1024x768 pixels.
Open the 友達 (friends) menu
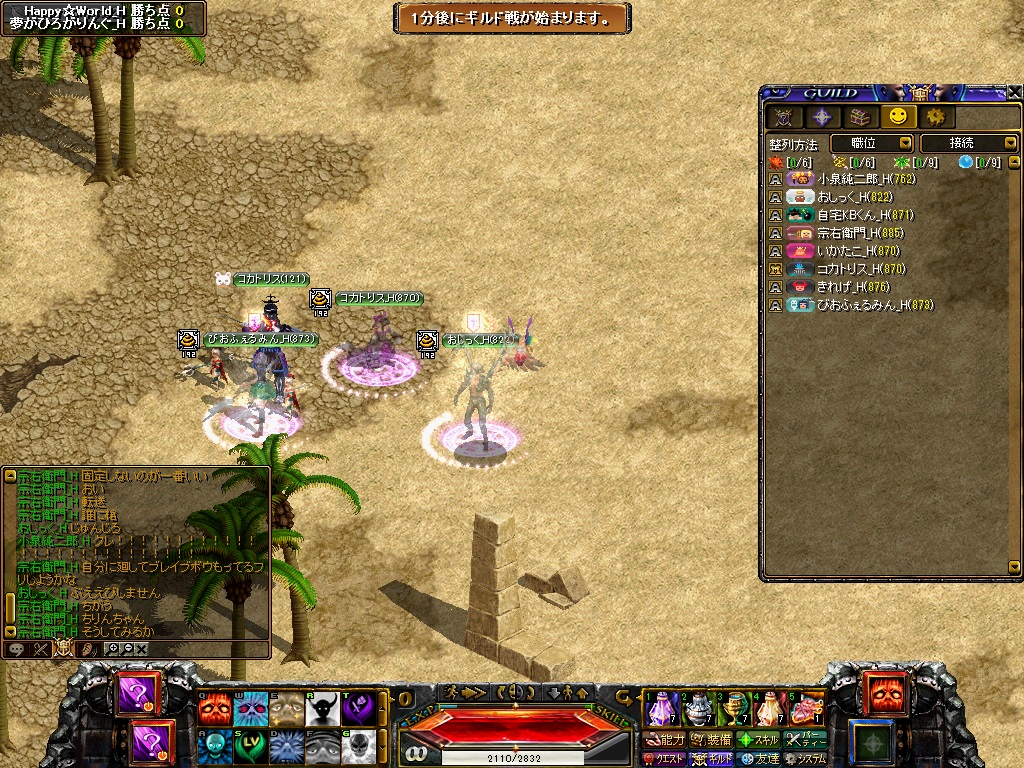[x=759, y=759]
